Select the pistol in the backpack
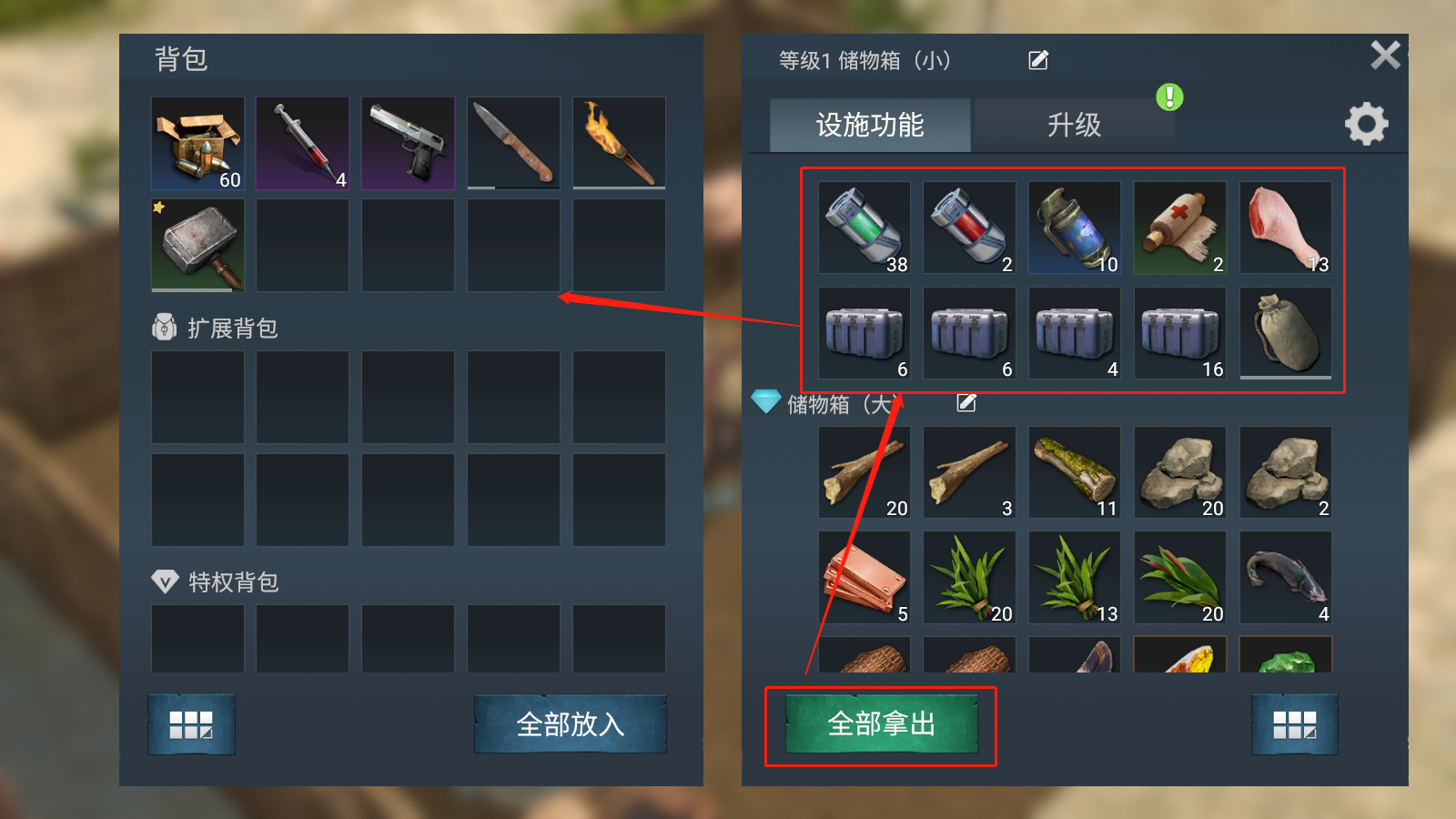 407,143
